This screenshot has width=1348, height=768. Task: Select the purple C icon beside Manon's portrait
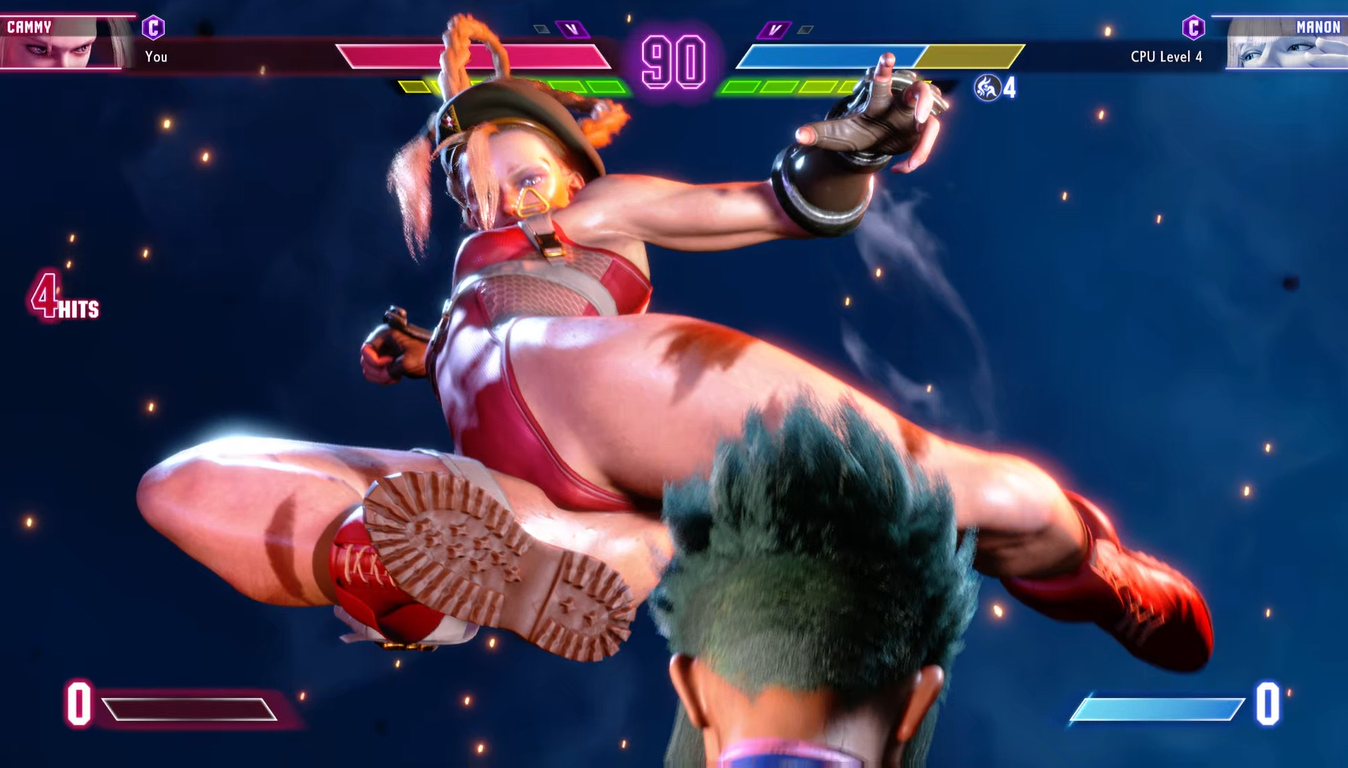pyautogui.click(x=1193, y=27)
